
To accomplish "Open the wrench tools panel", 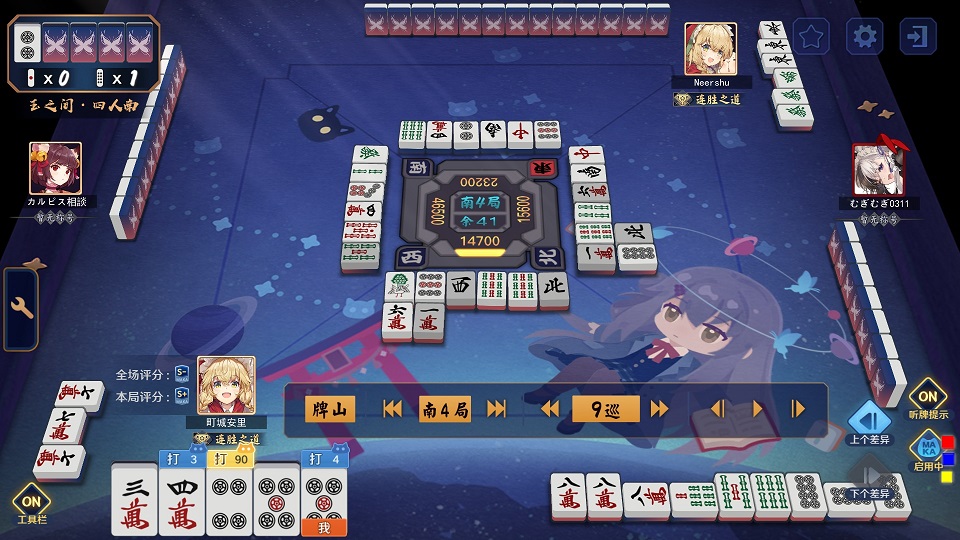I will point(21,309).
